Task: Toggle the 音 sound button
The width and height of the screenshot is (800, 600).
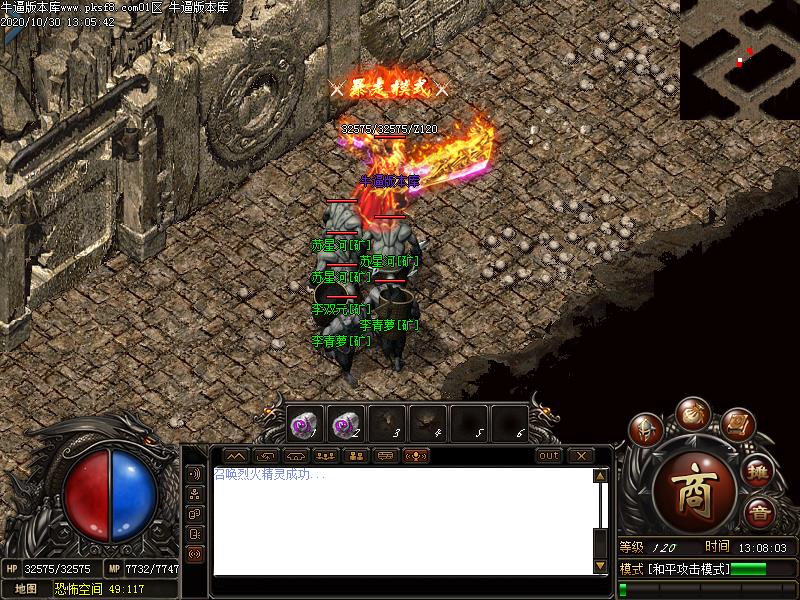Action: [x=759, y=513]
